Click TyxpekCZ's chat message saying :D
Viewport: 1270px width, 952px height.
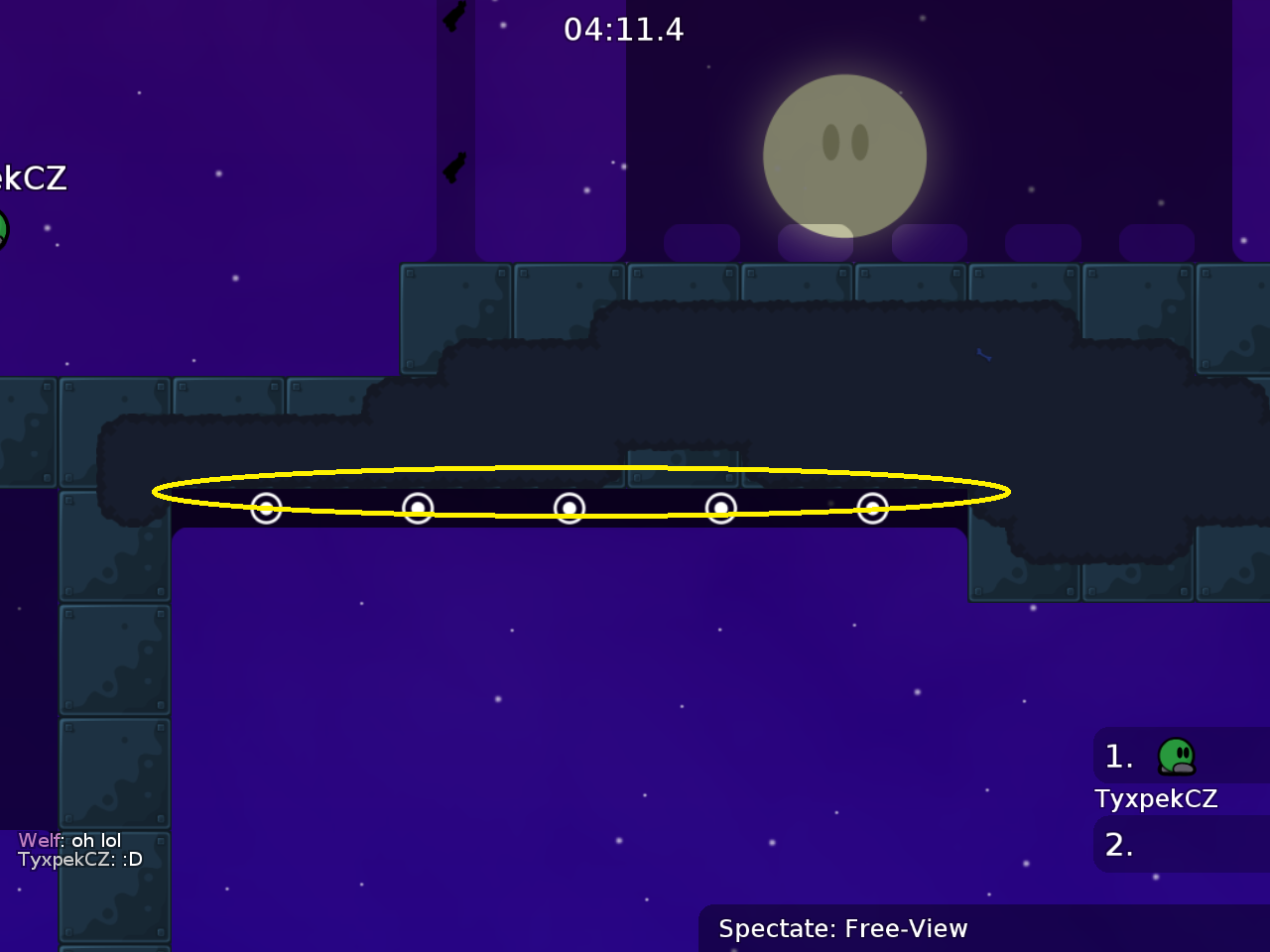click(79, 860)
